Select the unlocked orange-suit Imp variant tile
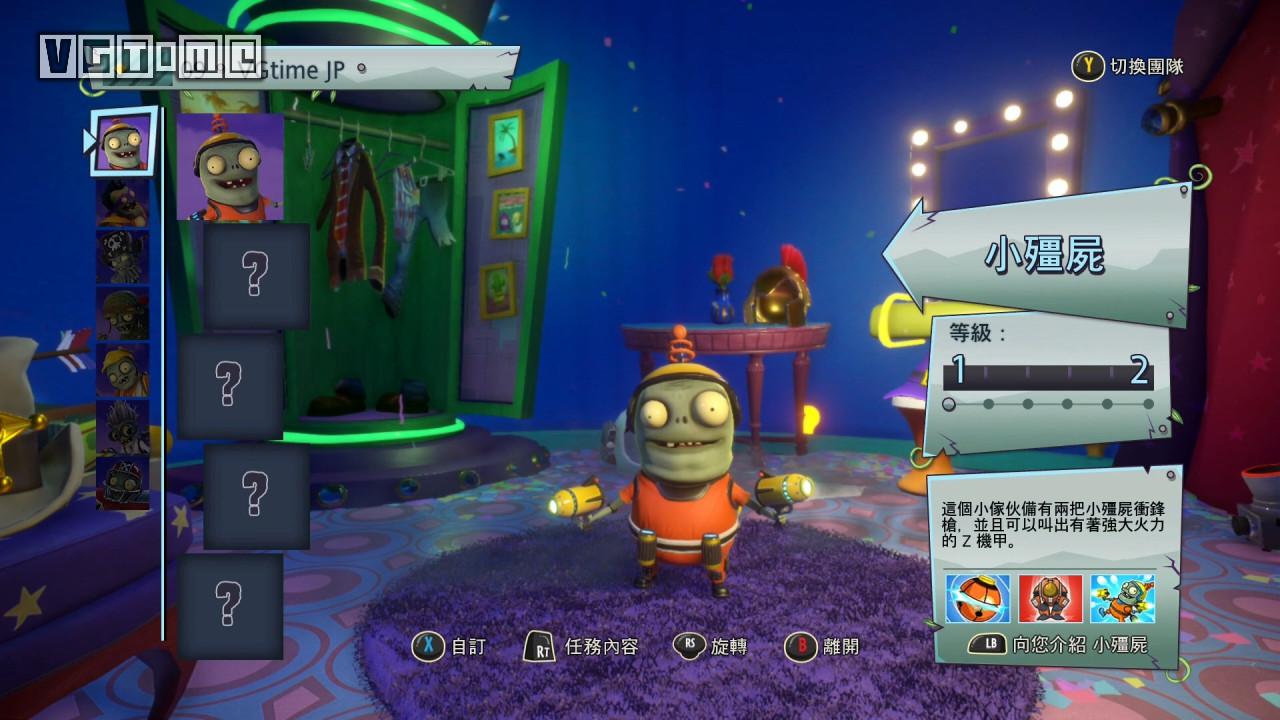 tap(230, 167)
